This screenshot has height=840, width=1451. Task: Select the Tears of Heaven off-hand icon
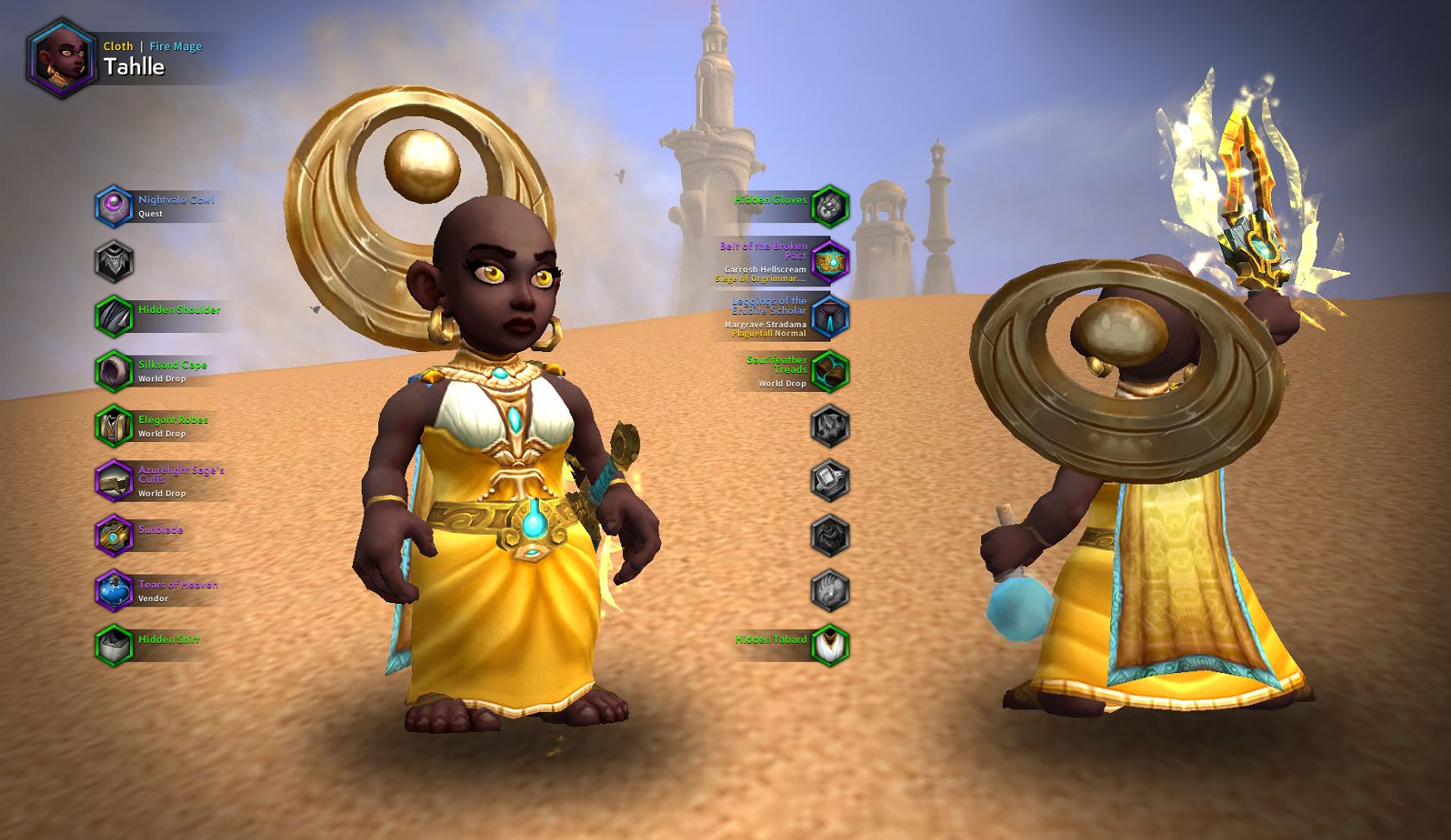(116, 590)
